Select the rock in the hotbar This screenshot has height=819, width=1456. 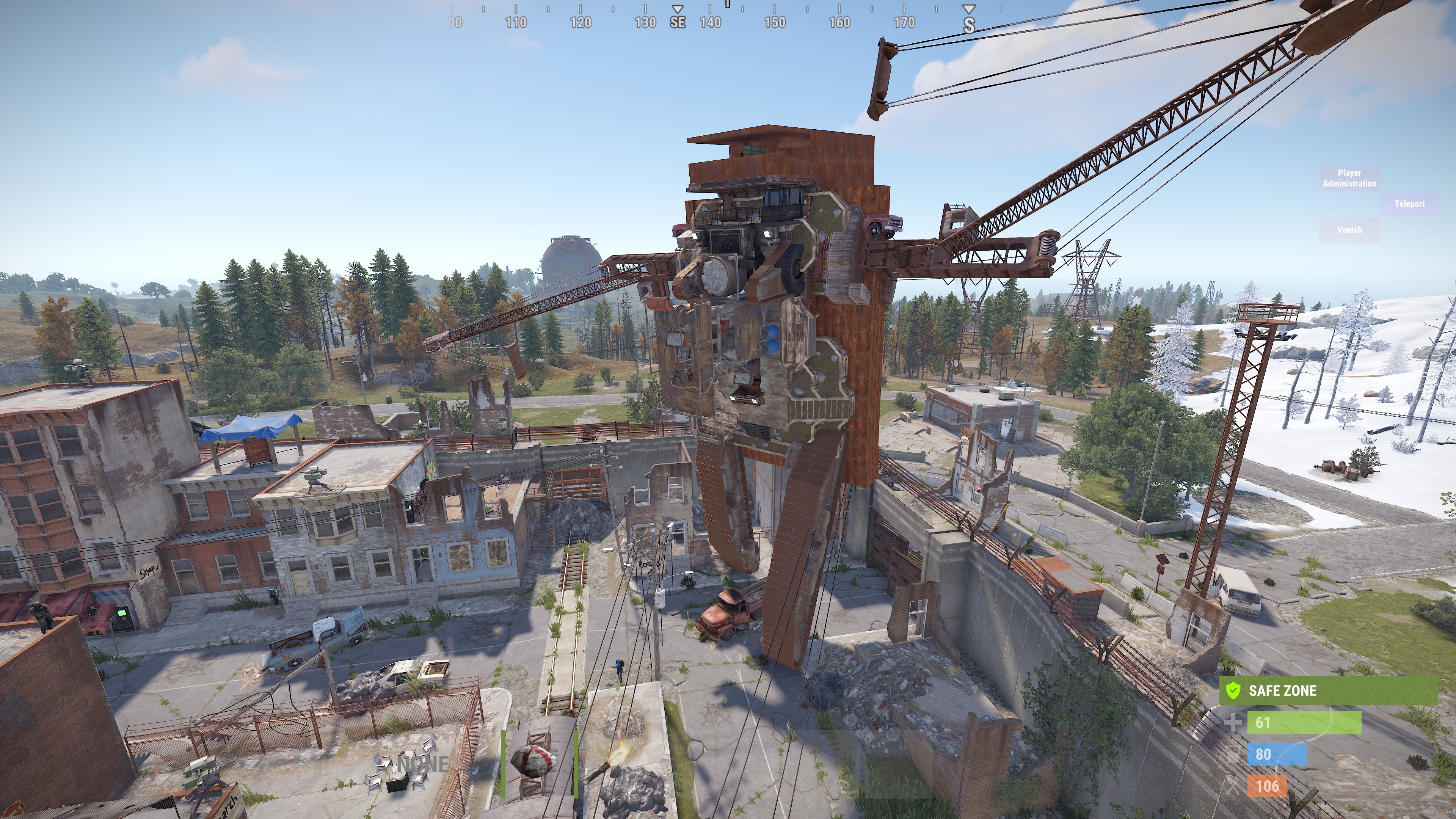[538, 763]
